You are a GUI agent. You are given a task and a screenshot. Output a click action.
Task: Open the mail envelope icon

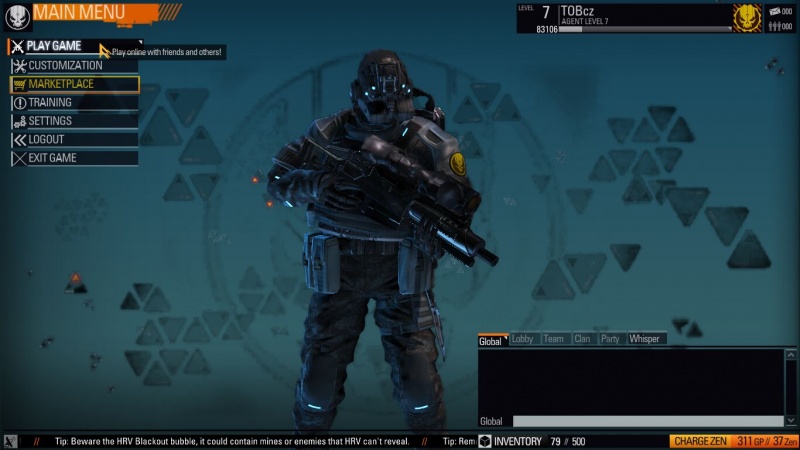774,11
